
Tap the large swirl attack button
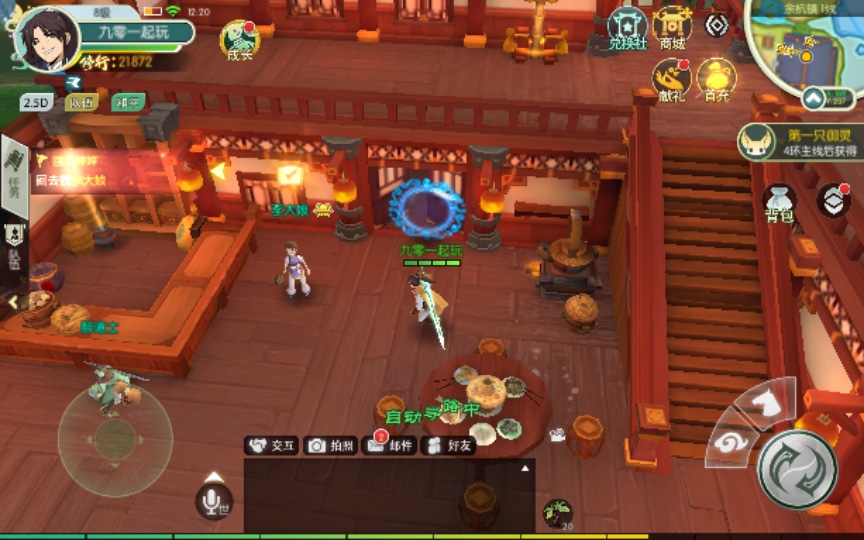coord(797,469)
